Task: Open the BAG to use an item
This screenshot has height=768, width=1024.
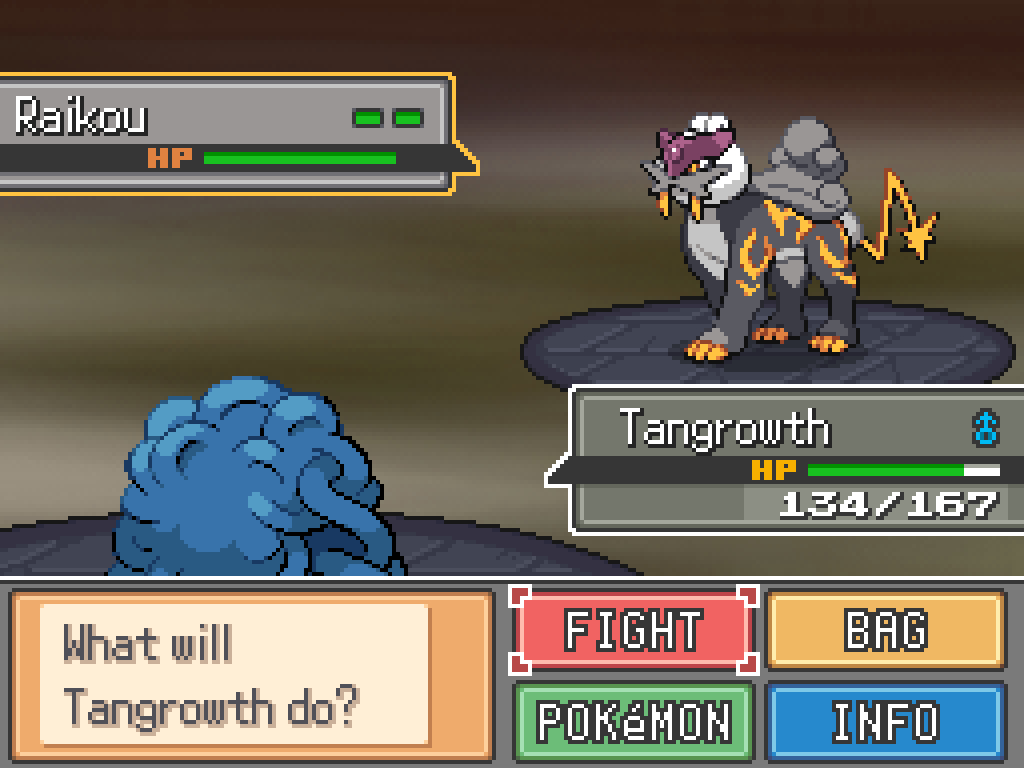Action: [885, 630]
